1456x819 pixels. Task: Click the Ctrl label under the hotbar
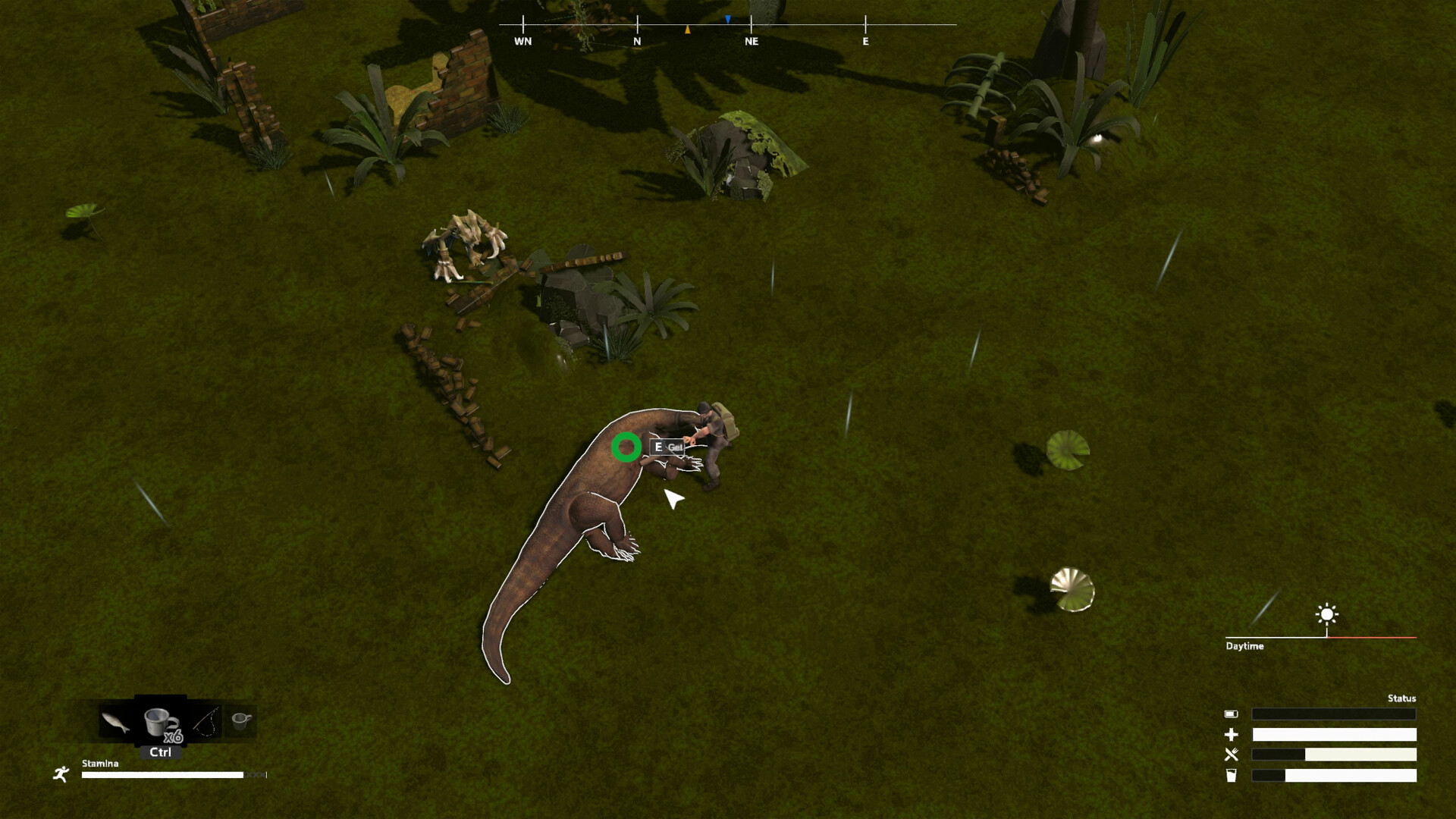click(159, 753)
